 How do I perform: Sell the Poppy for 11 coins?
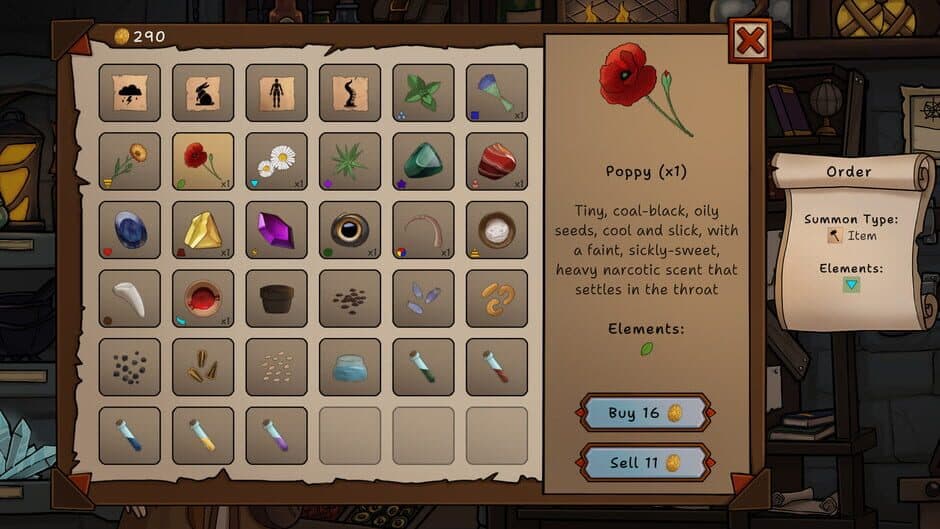tap(645, 463)
